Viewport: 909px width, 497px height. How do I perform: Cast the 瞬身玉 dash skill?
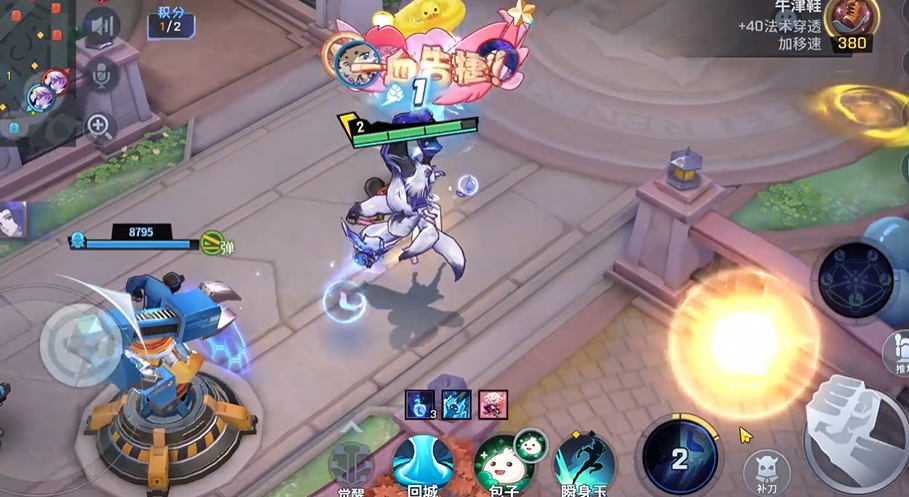(x=584, y=464)
